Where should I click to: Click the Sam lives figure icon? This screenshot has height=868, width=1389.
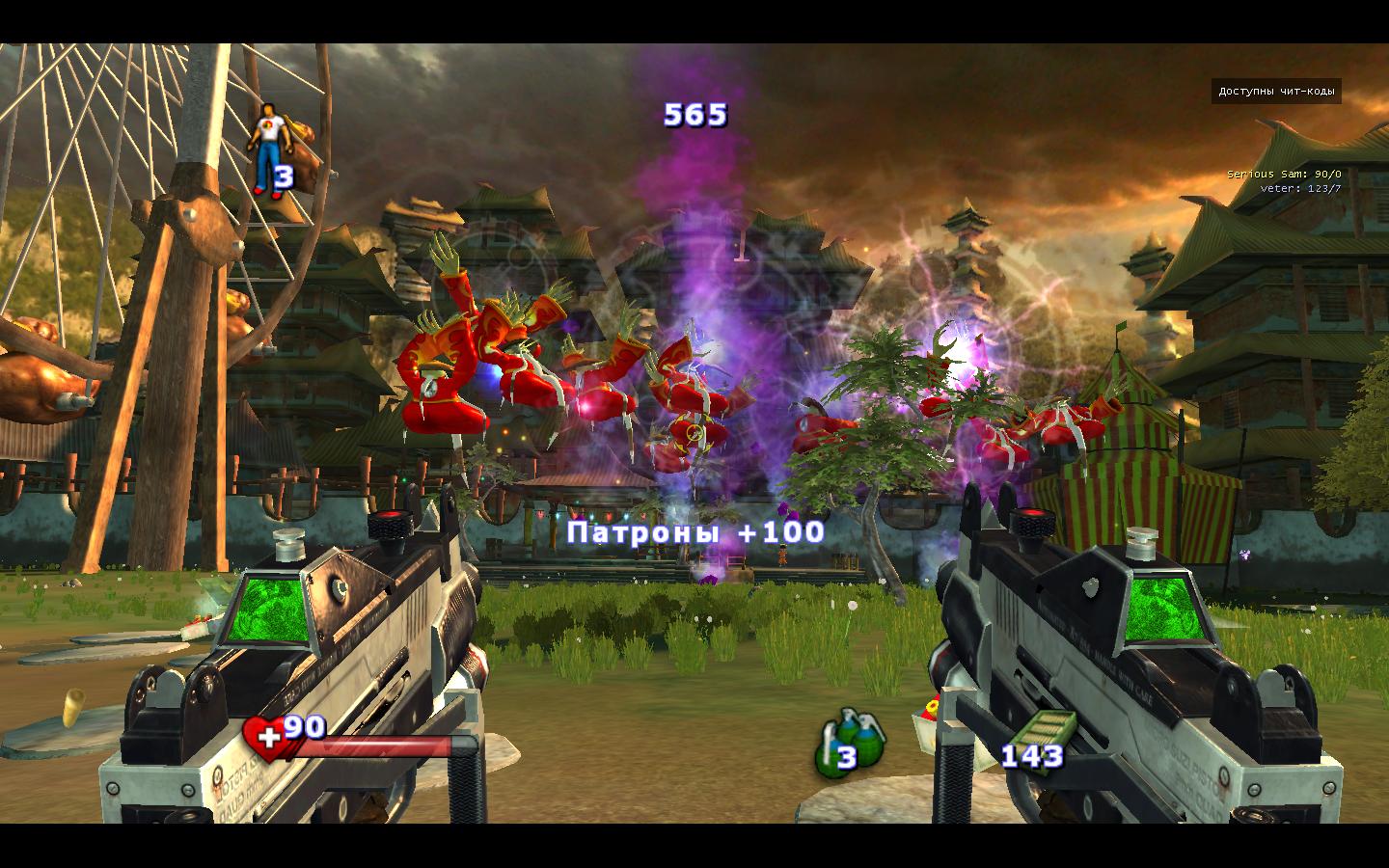[x=265, y=149]
